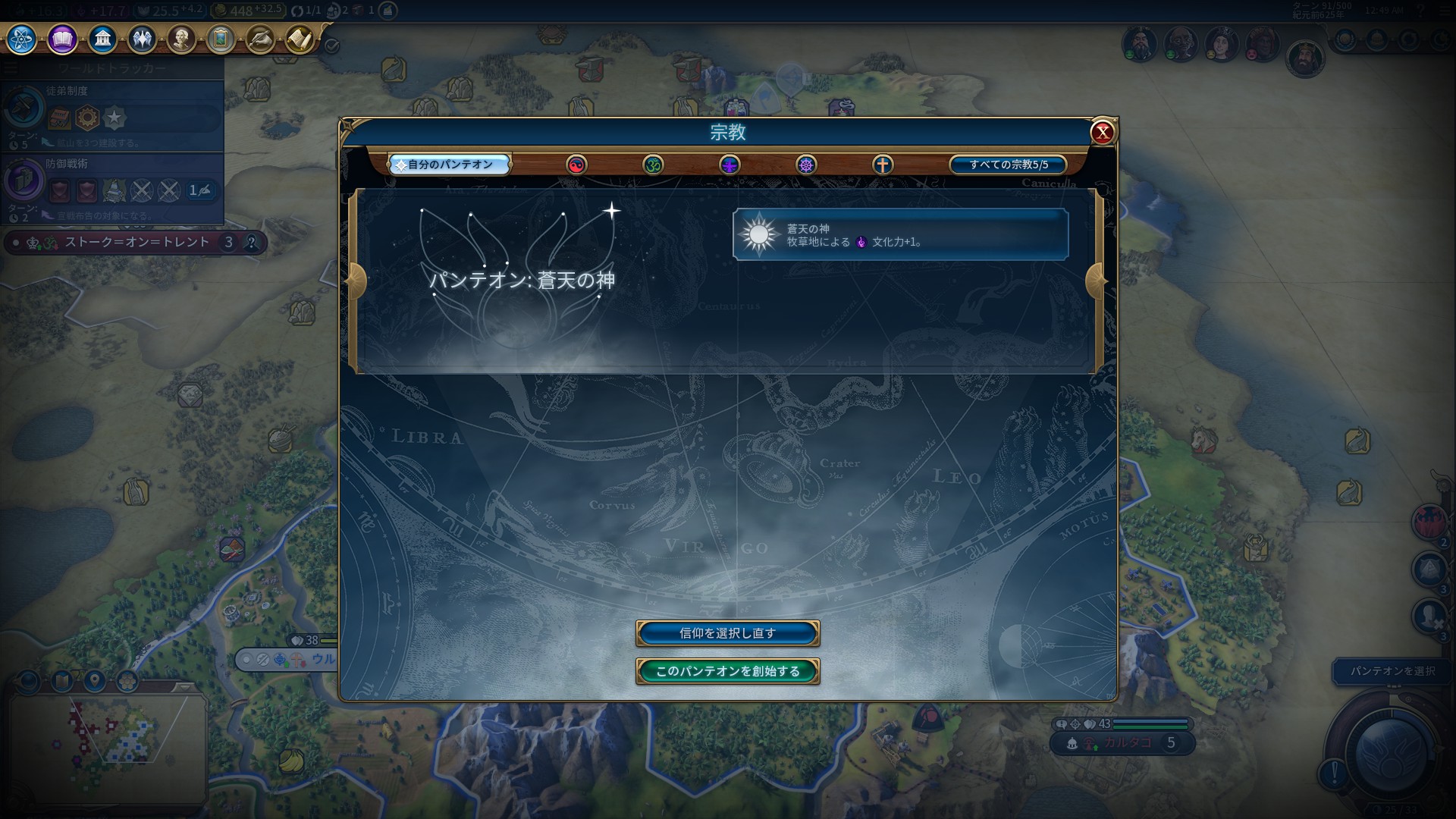Open the civics tree book icon
Image resolution: width=1456 pixels, height=819 pixels.
(x=62, y=39)
